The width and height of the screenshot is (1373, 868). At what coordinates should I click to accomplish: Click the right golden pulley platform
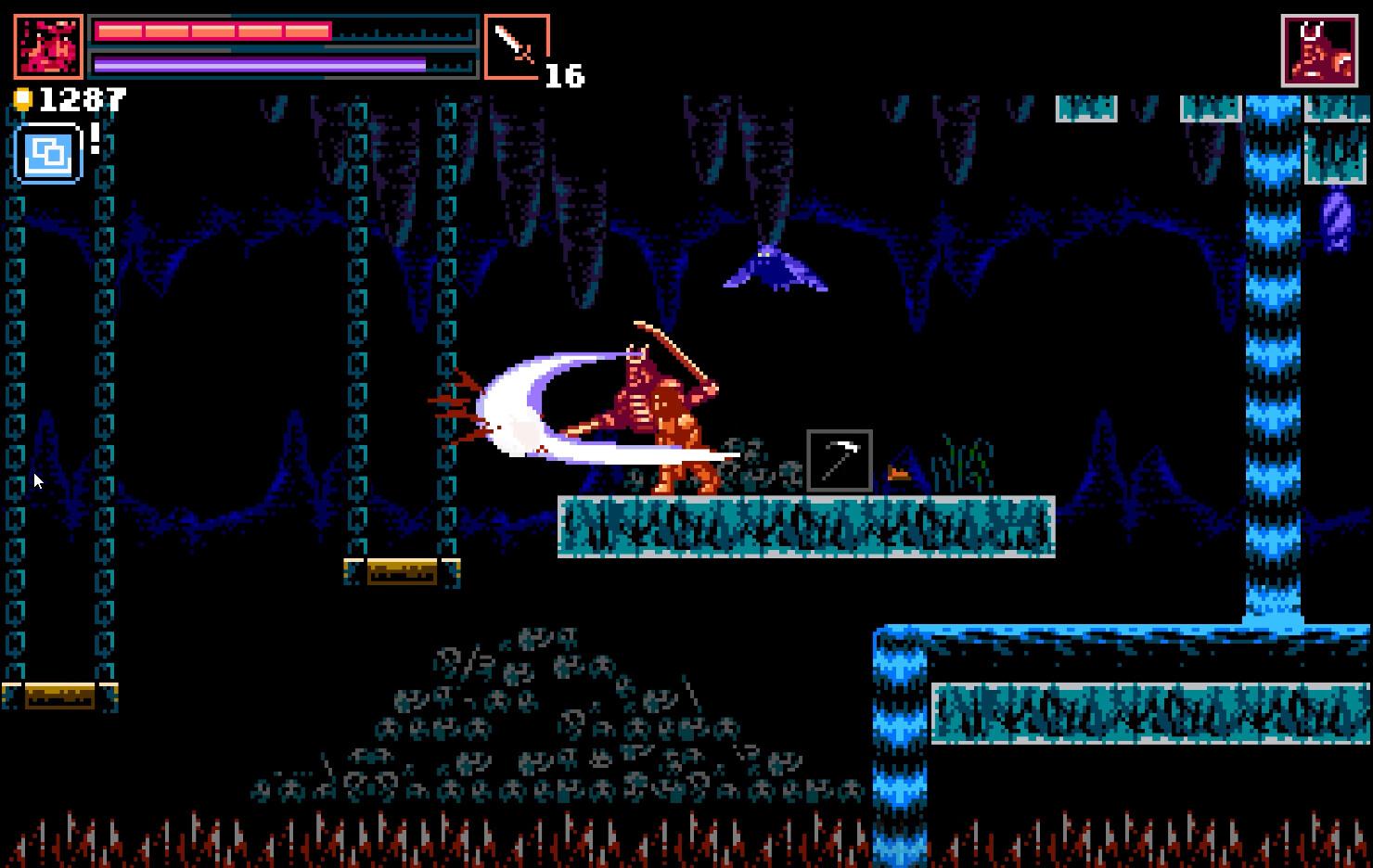click(401, 572)
